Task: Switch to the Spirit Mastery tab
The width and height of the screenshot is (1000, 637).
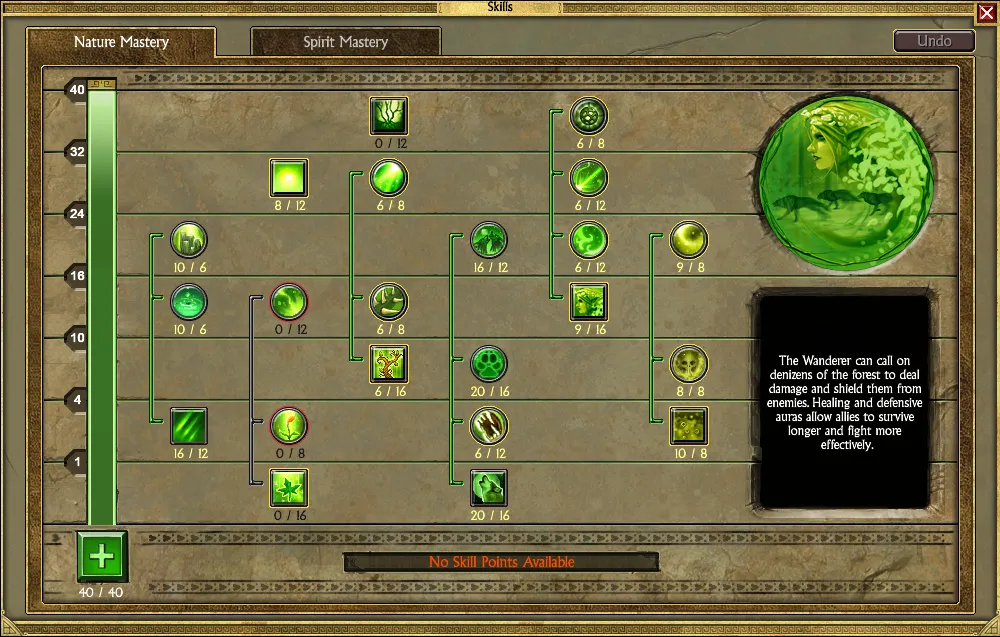Action: (345, 42)
